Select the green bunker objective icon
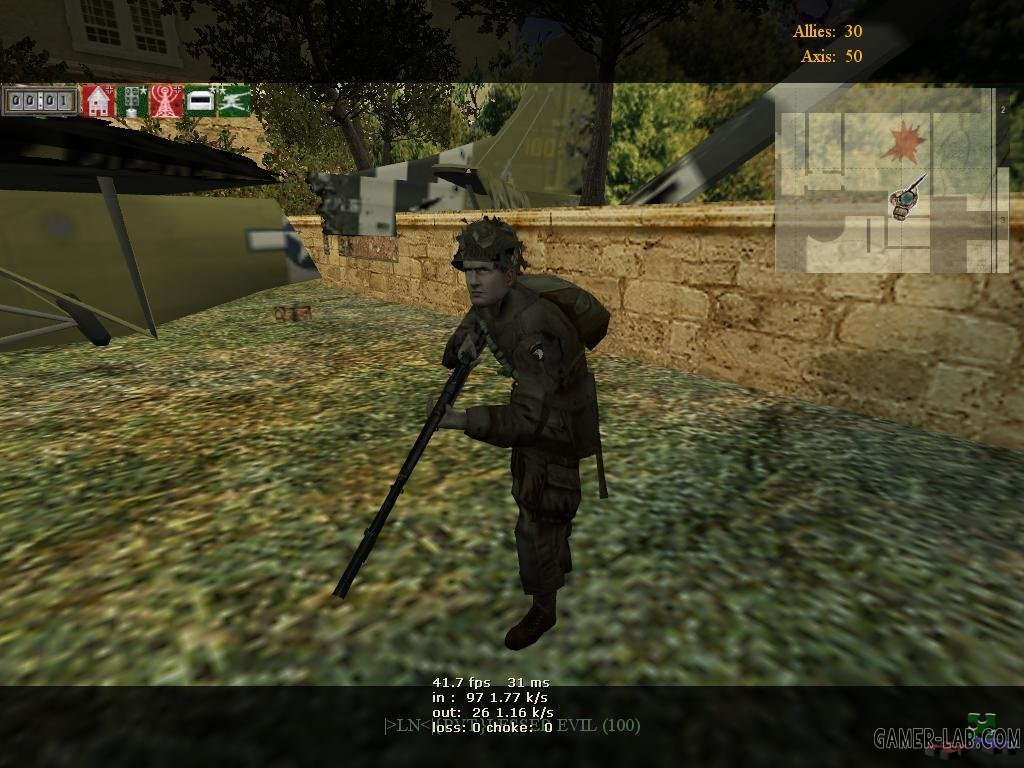 tap(201, 101)
